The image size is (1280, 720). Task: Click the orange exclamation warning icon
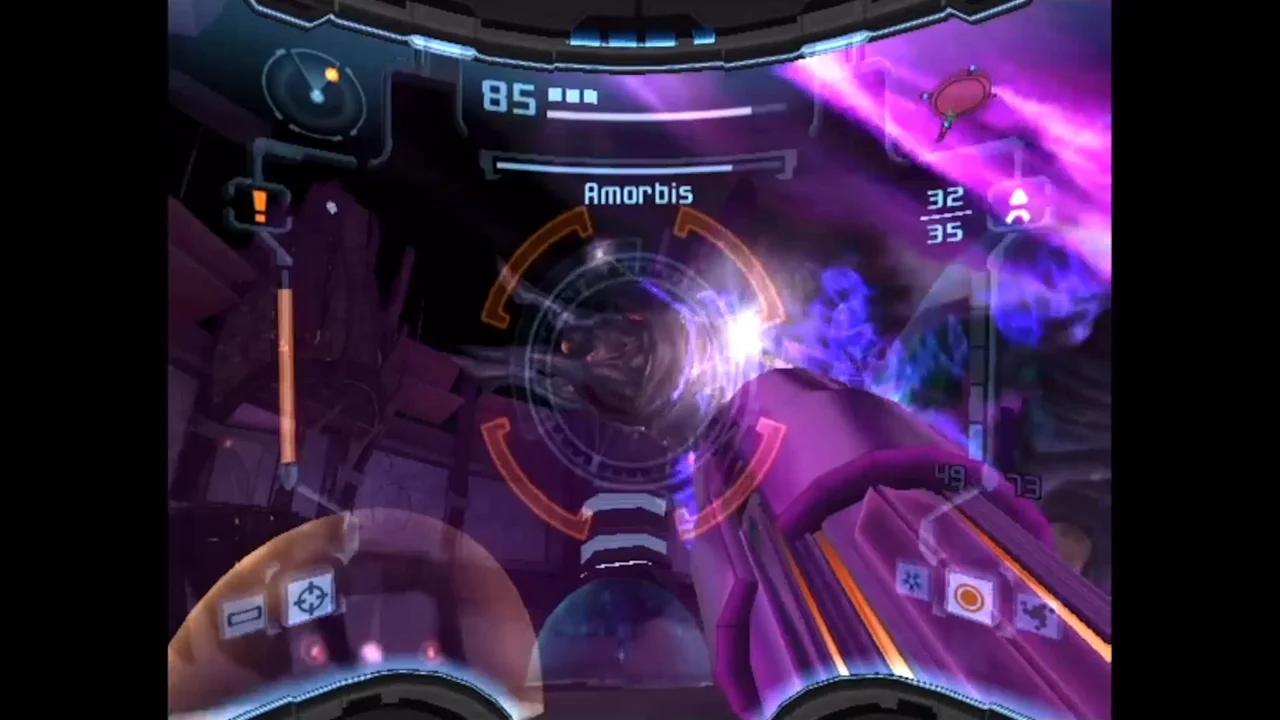(258, 205)
